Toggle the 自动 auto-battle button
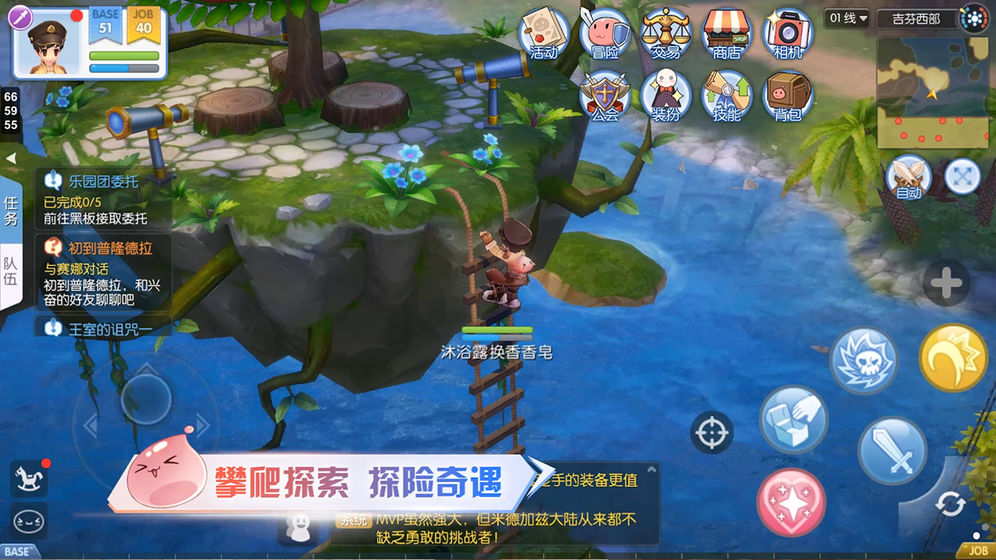Viewport: 996px width, 560px height. (908, 177)
